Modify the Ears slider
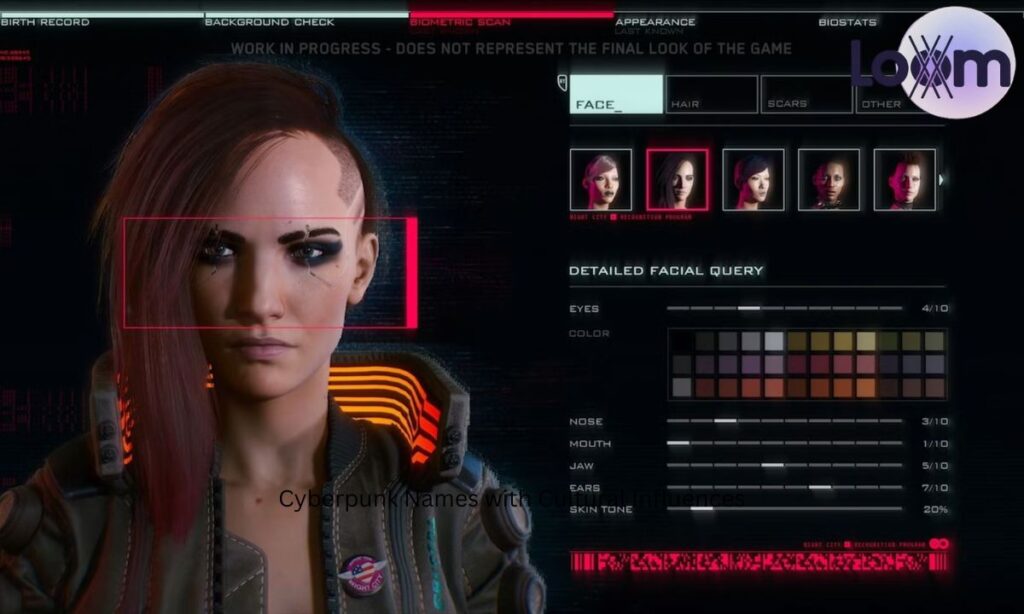Screen dimensions: 1024x614 tap(820, 487)
